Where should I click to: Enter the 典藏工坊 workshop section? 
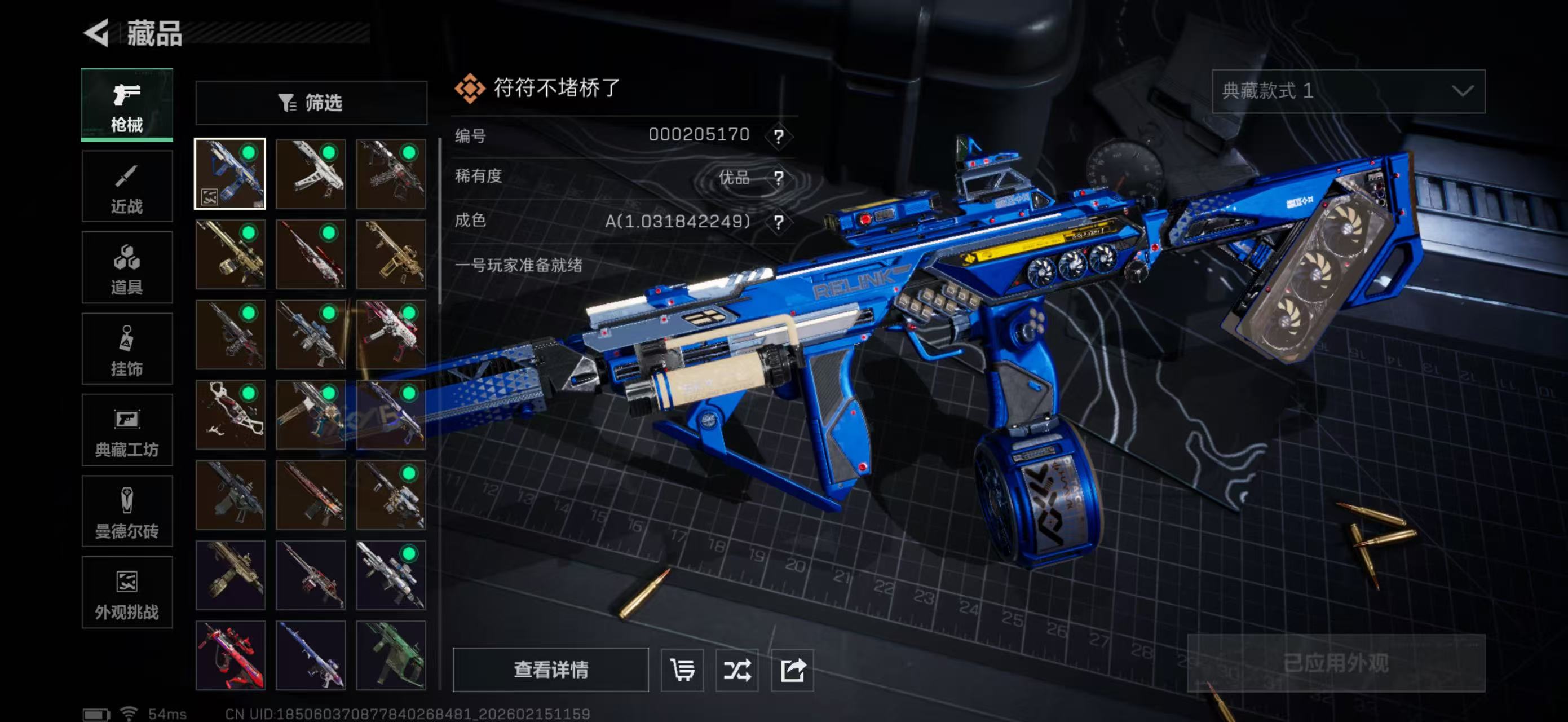click(127, 430)
